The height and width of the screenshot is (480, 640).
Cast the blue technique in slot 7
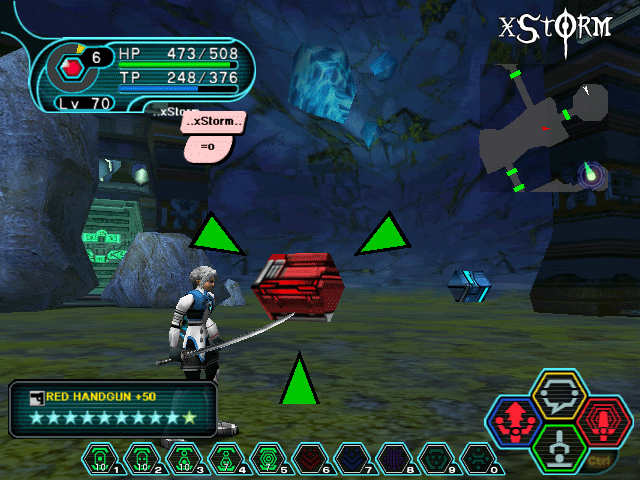coord(351,459)
